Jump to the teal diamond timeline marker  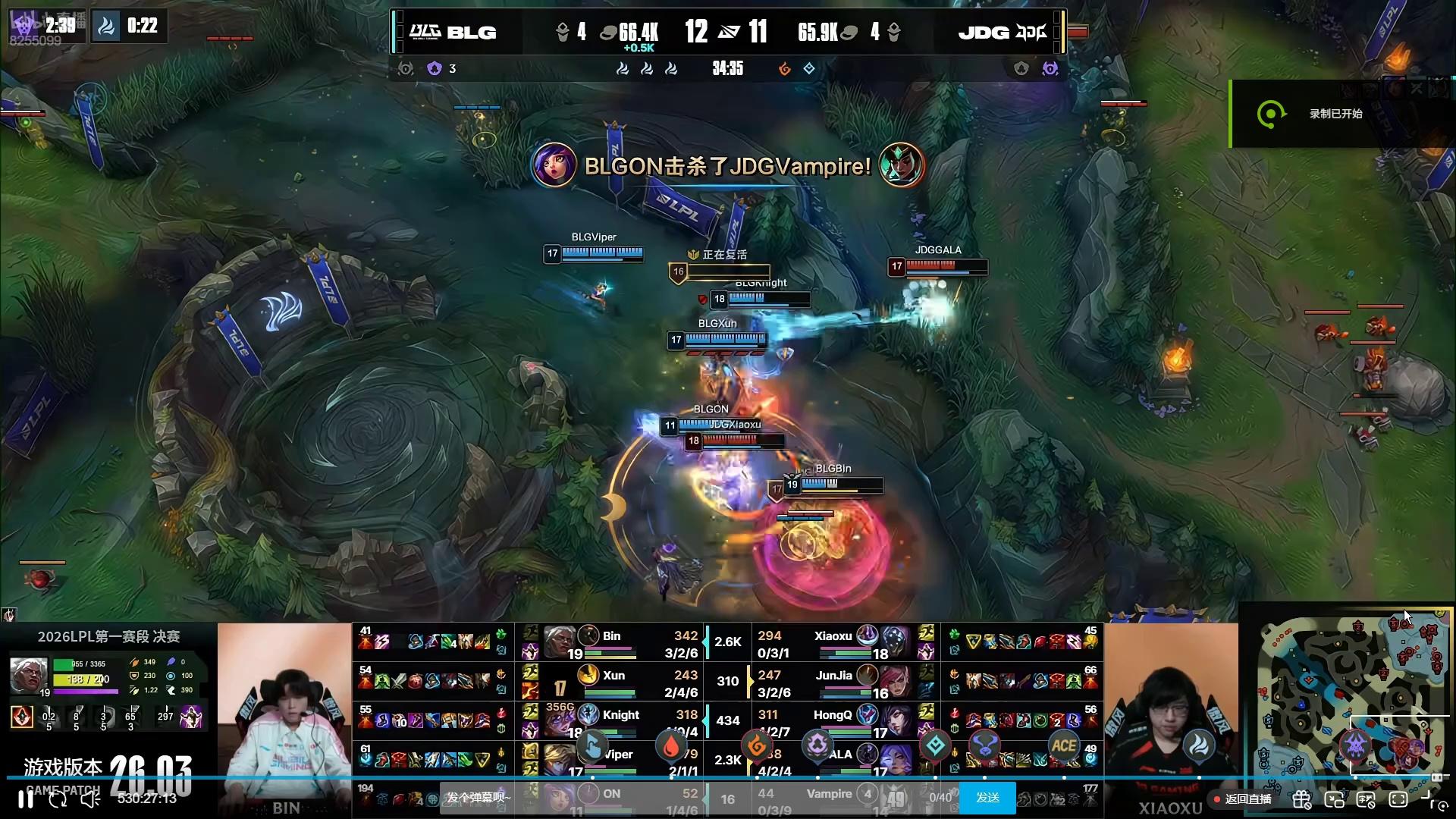point(935,746)
